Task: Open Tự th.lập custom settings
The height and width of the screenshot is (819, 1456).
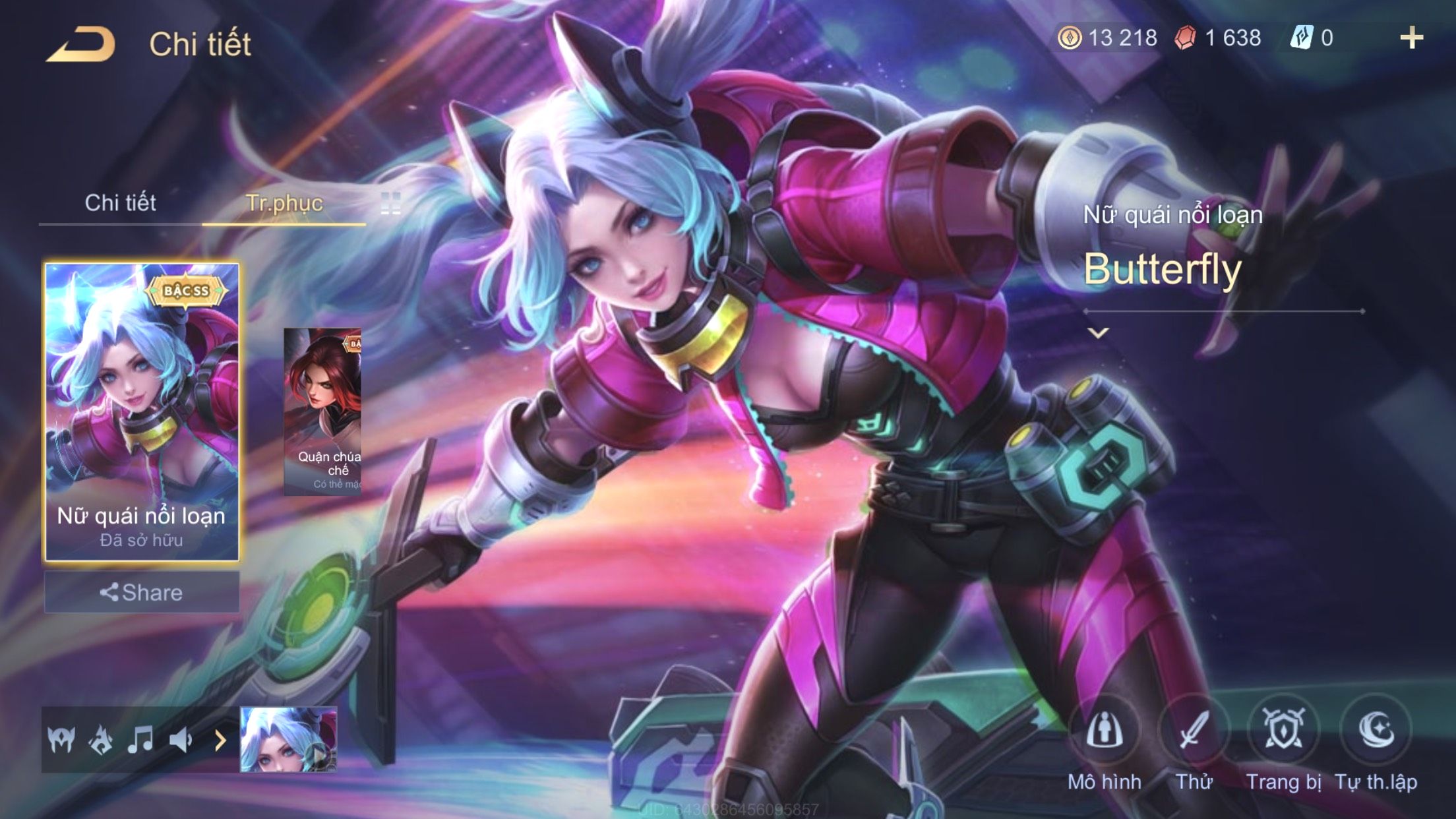Action: coord(1376,731)
